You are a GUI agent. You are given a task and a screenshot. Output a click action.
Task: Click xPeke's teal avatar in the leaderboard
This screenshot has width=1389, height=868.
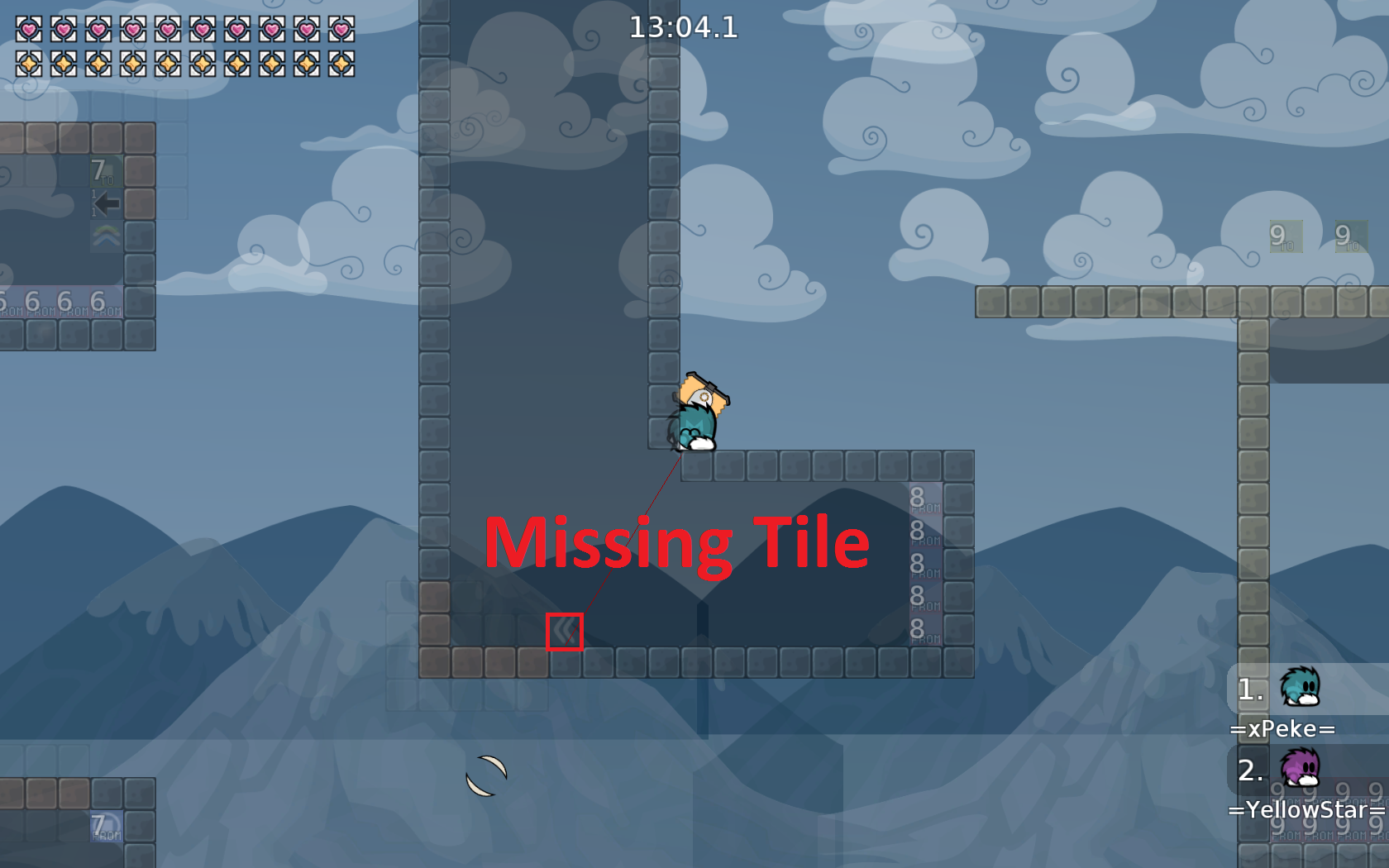(x=1300, y=689)
